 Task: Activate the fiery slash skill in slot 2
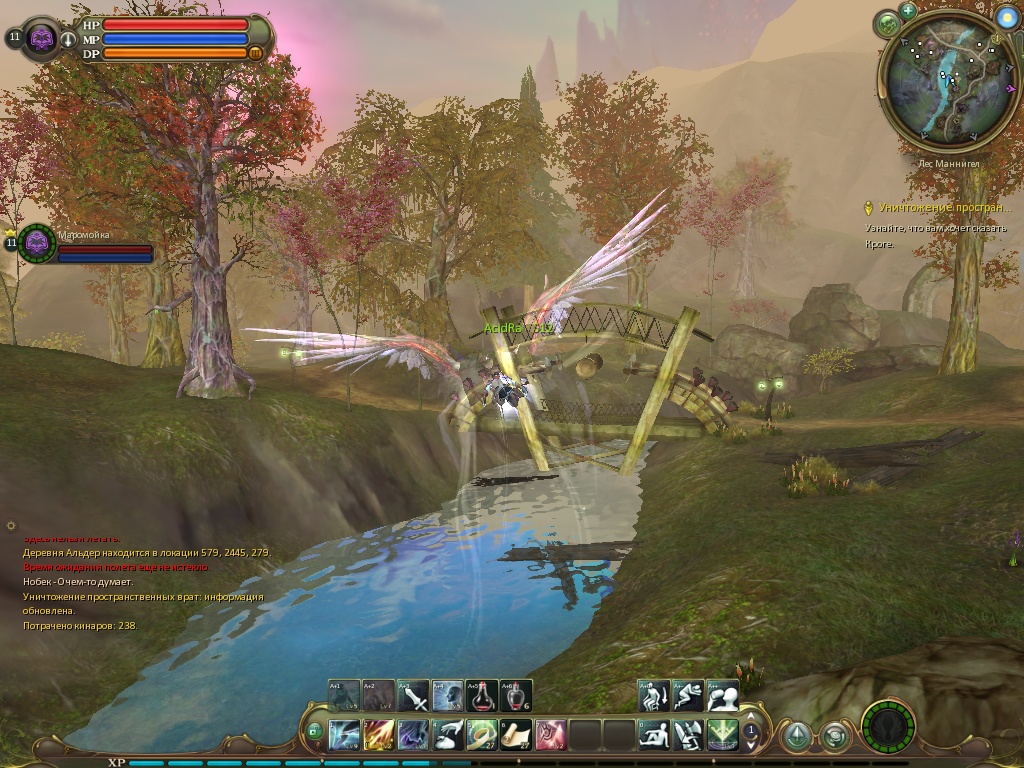click(379, 735)
